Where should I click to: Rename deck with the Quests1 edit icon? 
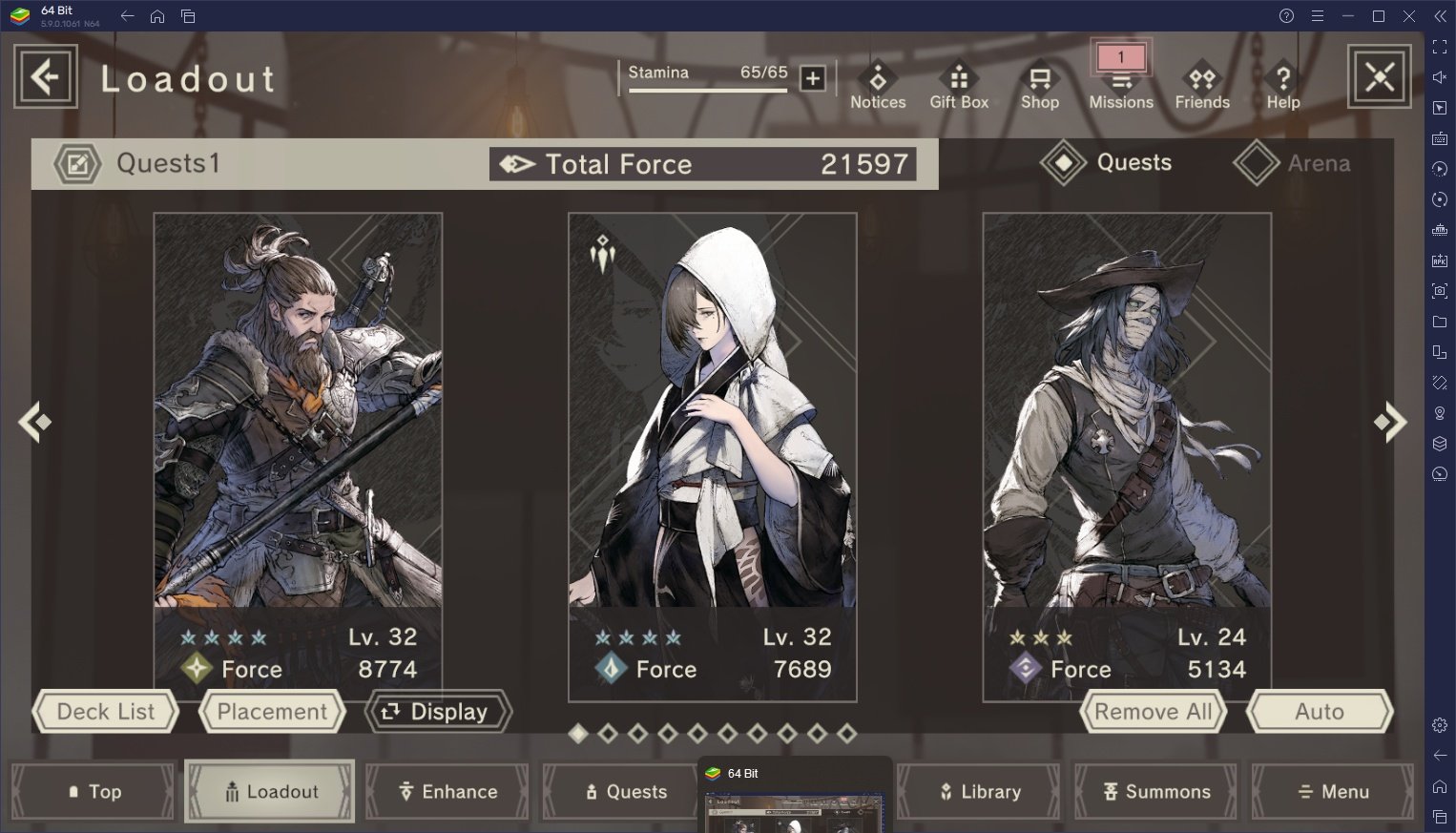click(x=77, y=164)
